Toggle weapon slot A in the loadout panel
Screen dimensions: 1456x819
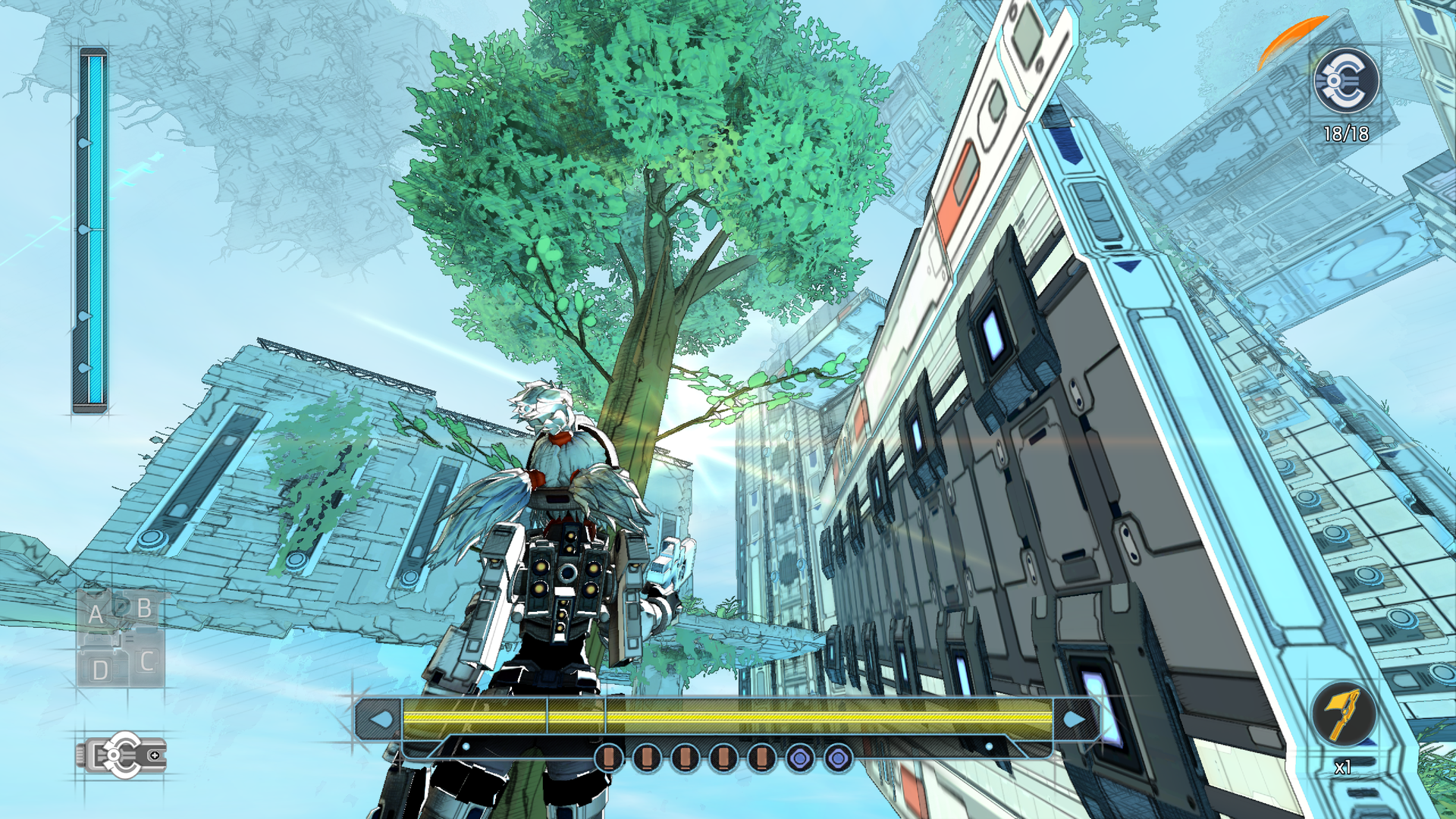[x=96, y=613]
